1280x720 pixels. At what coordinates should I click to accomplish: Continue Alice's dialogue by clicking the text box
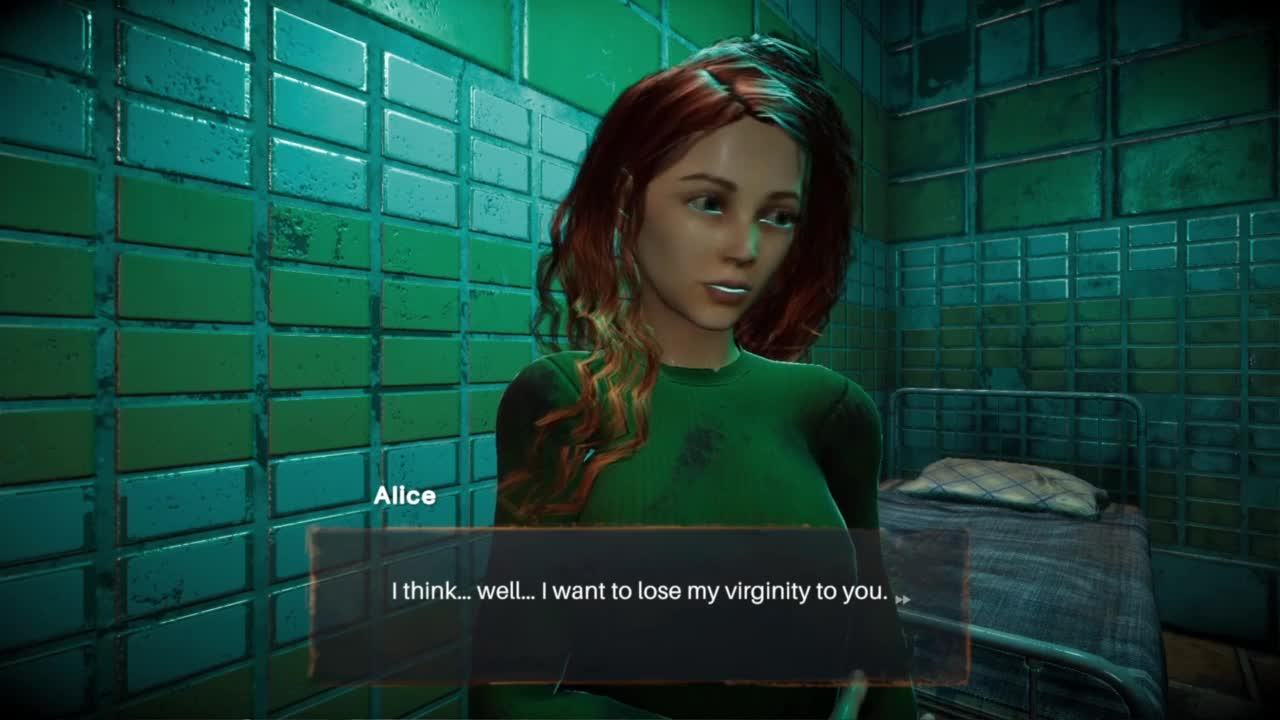tap(638, 606)
